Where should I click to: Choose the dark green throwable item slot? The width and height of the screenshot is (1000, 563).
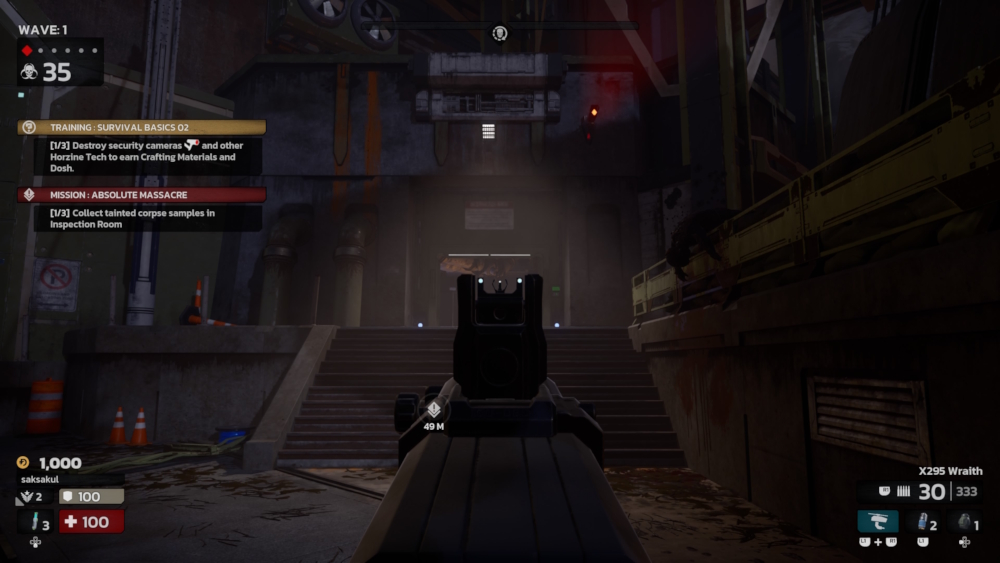964,521
